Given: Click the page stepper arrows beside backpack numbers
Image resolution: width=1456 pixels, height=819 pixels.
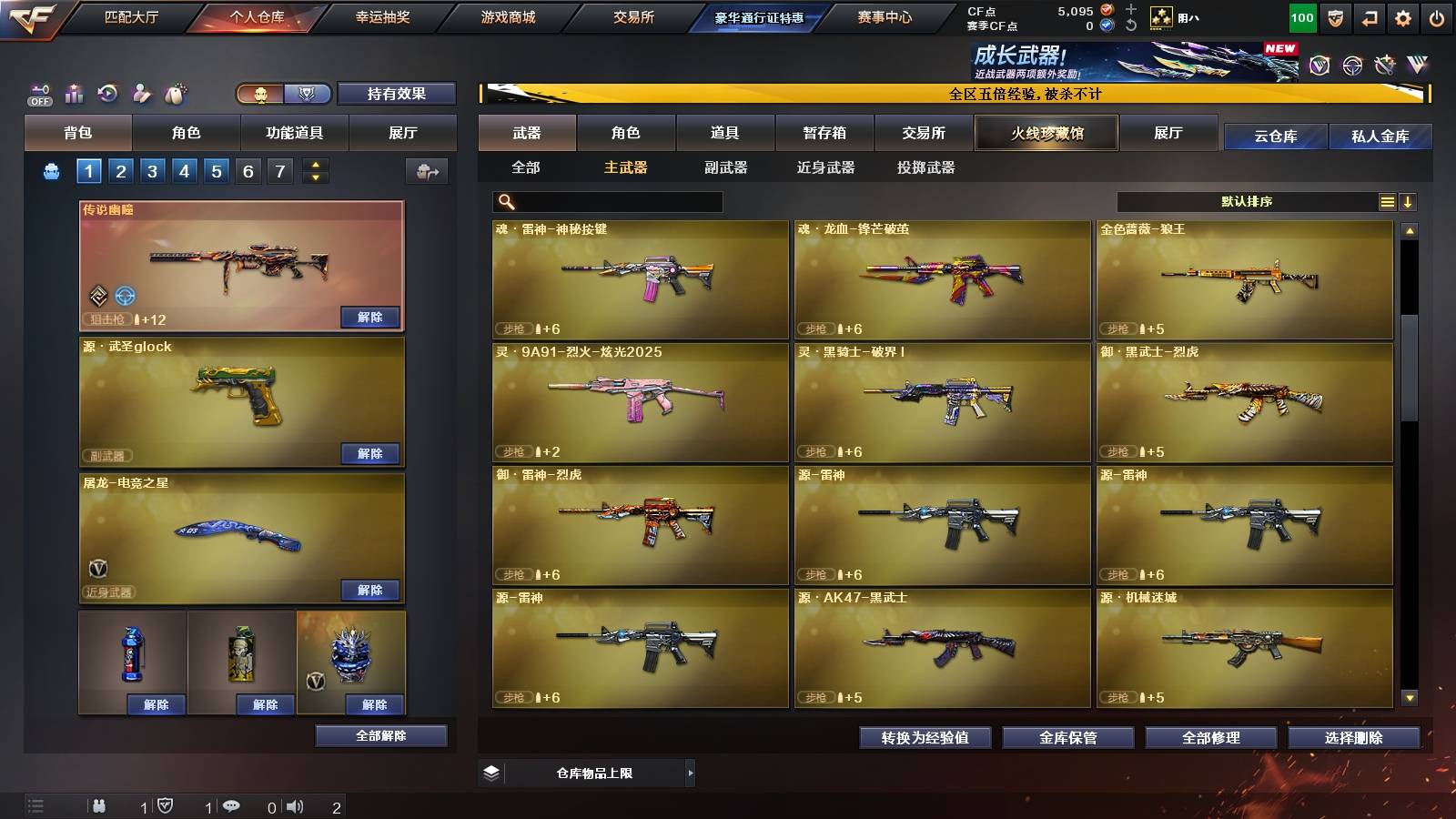Looking at the screenshot, I should tap(314, 169).
